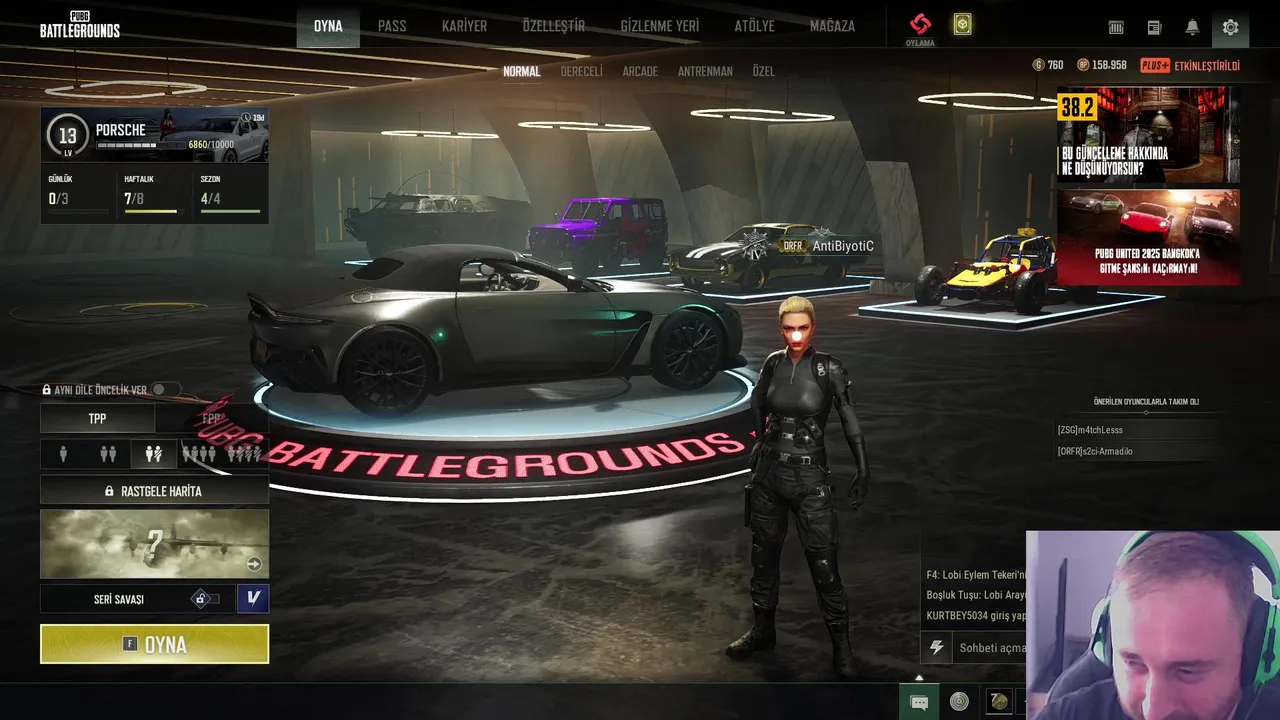1280x720 pixels.
Task: Open the RASTGELE HARİTA map selection
Action: tap(154, 491)
